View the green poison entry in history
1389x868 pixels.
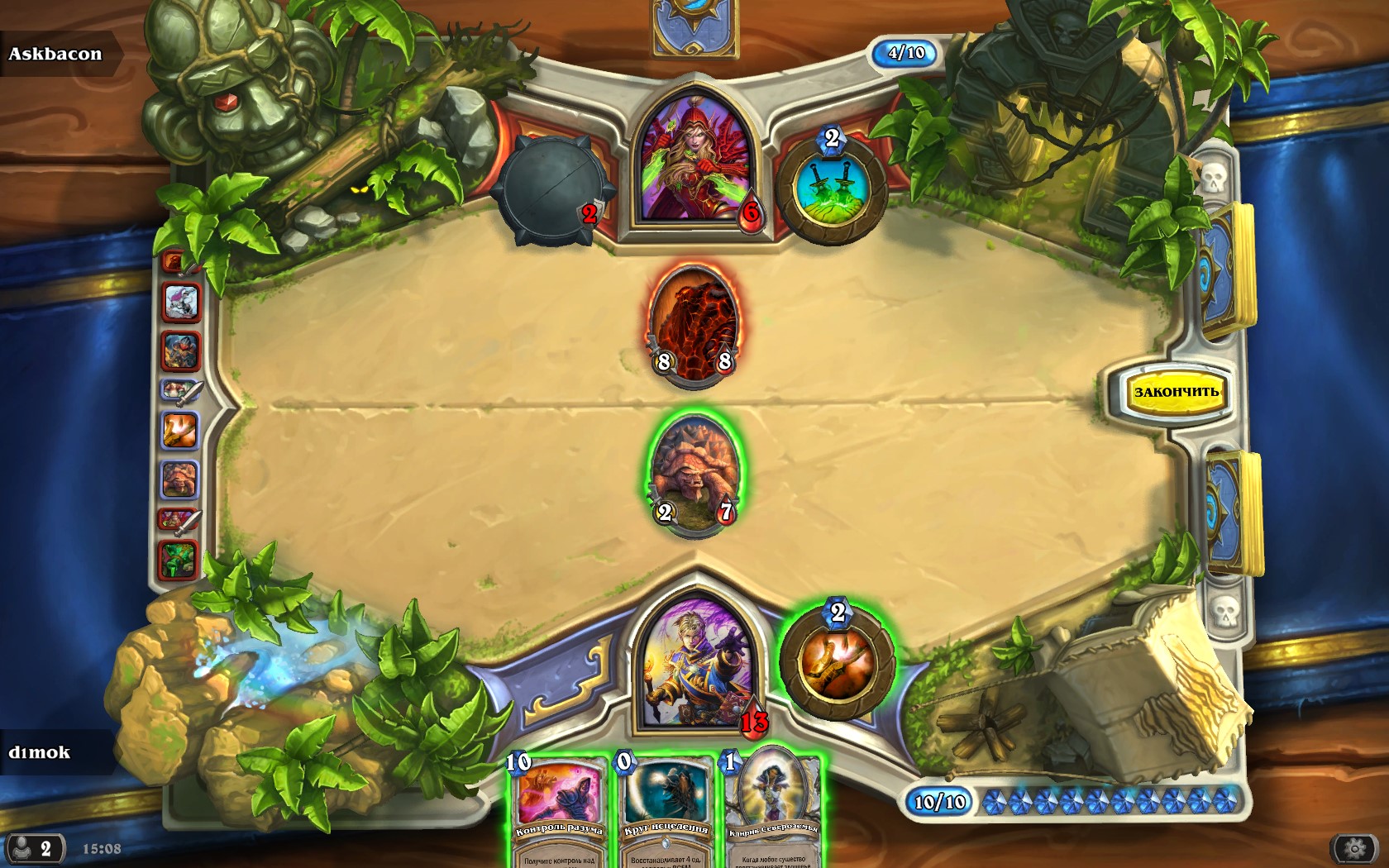click(x=178, y=559)
